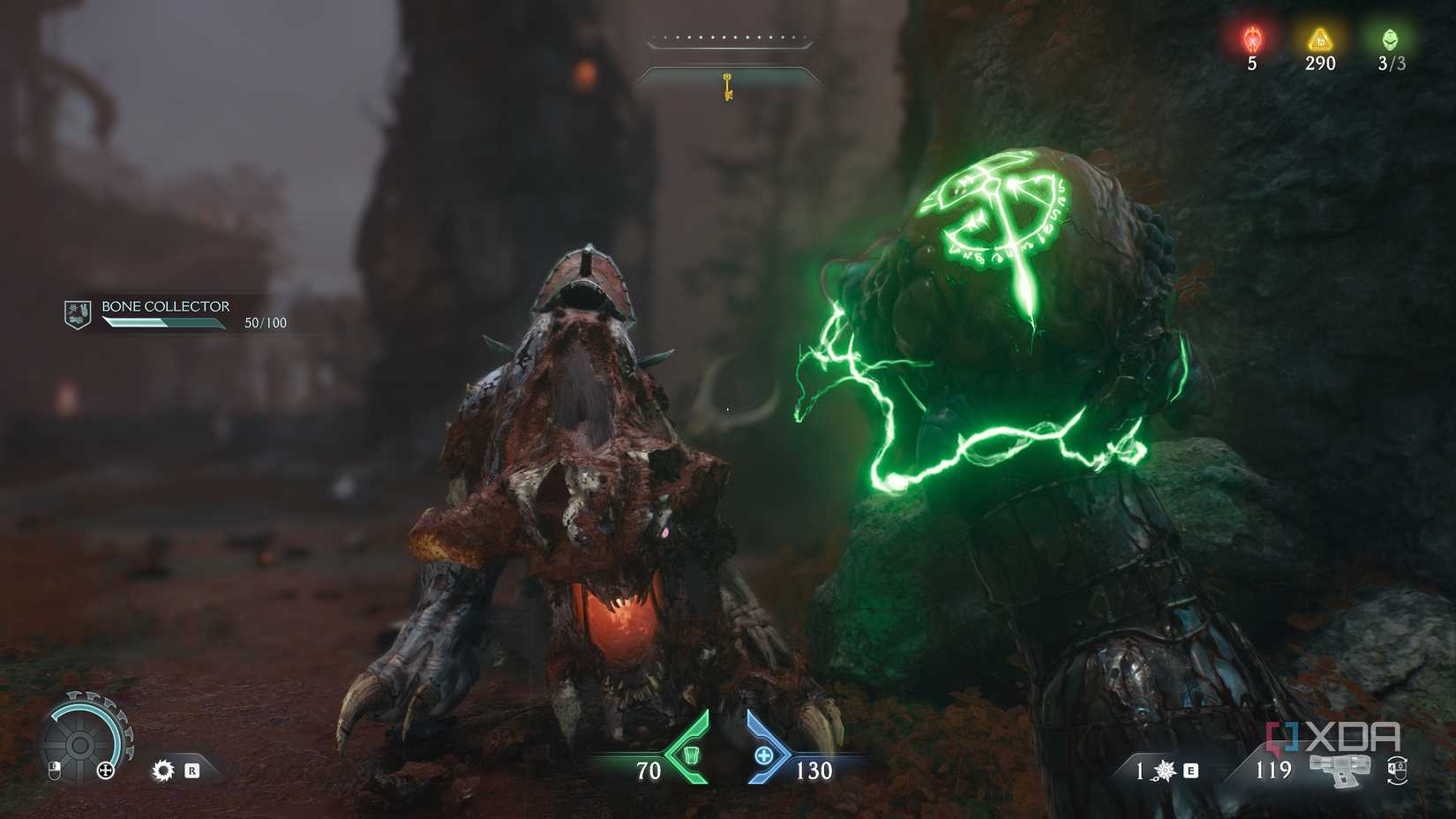
Task: Click the mouse input icon on the wheel
Action: pos(55,770)
